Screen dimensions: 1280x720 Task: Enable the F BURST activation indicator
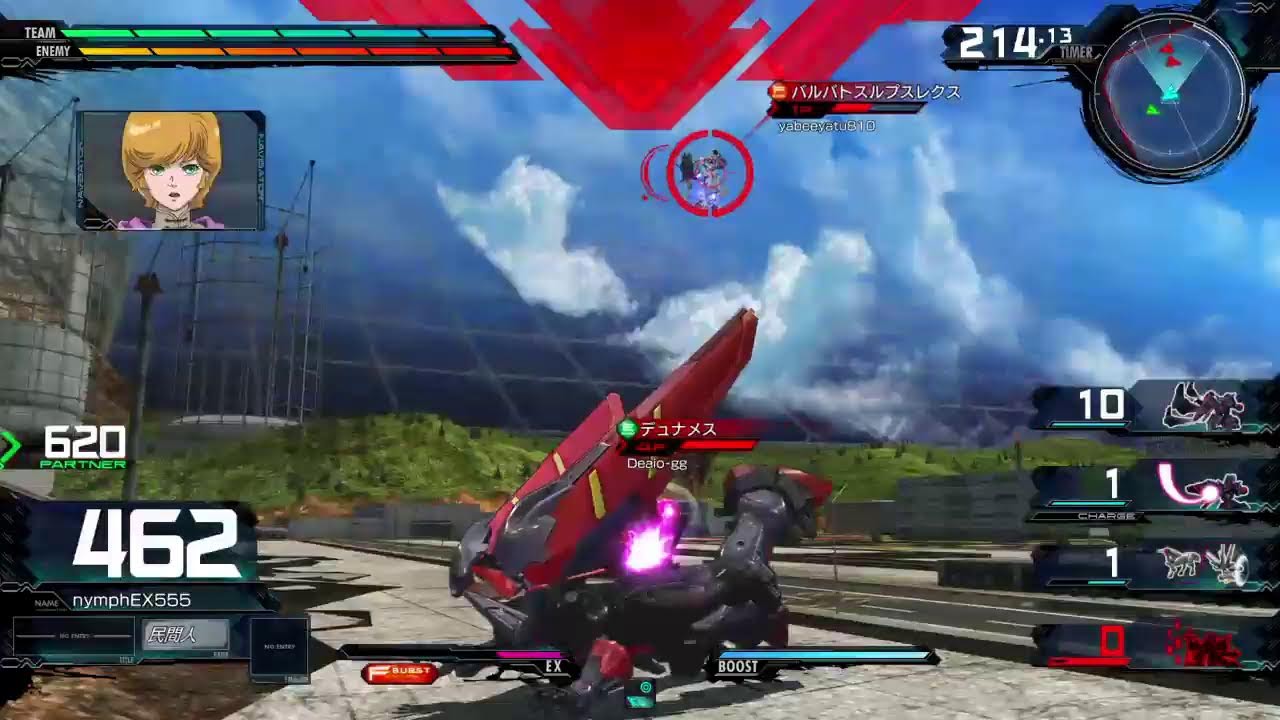tap(398, 673)
